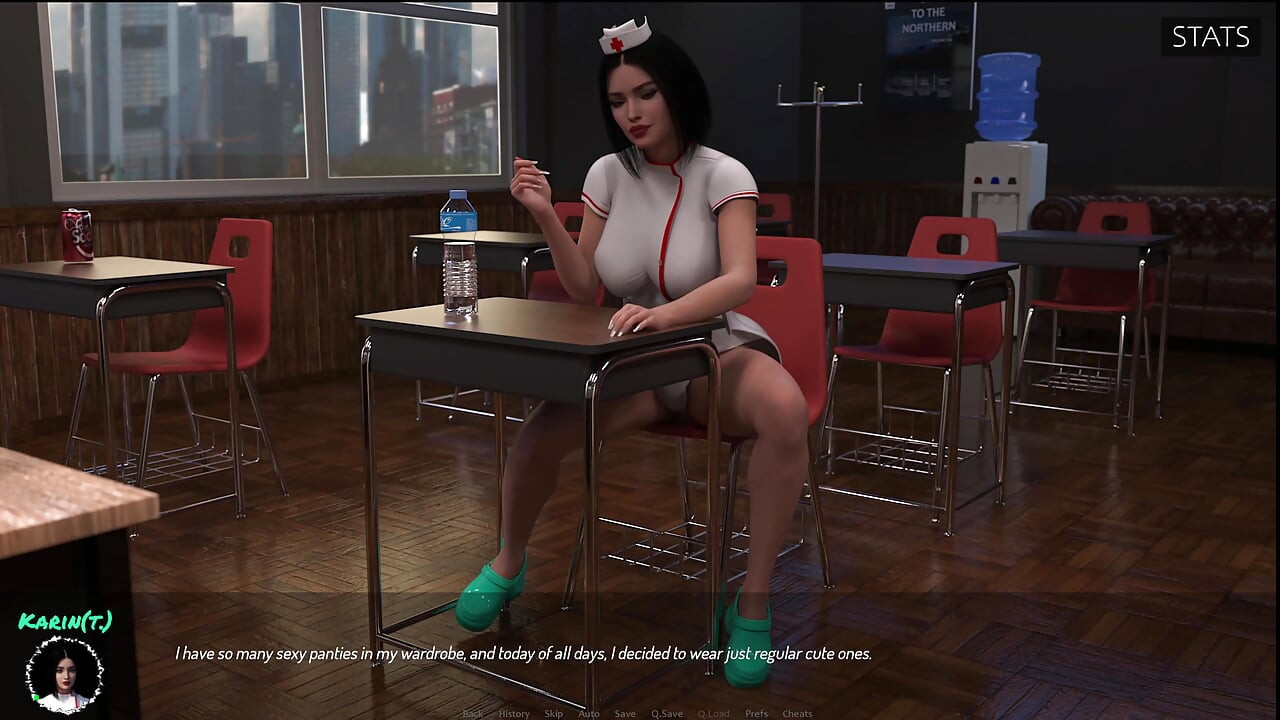
Task: Open the Save screen
Action: tap(625, 714)
